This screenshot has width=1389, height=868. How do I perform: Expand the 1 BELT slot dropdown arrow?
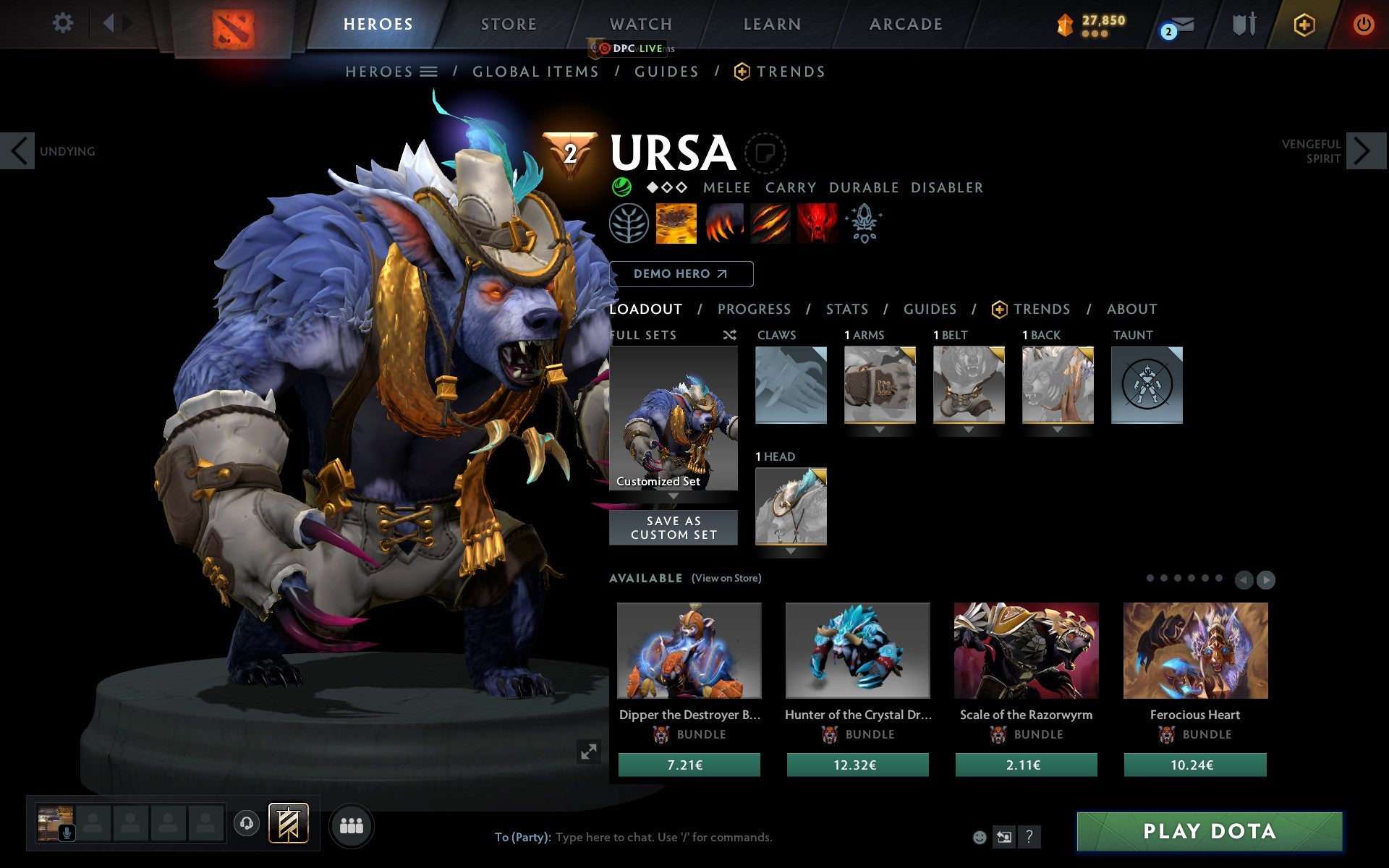point(967,429)
